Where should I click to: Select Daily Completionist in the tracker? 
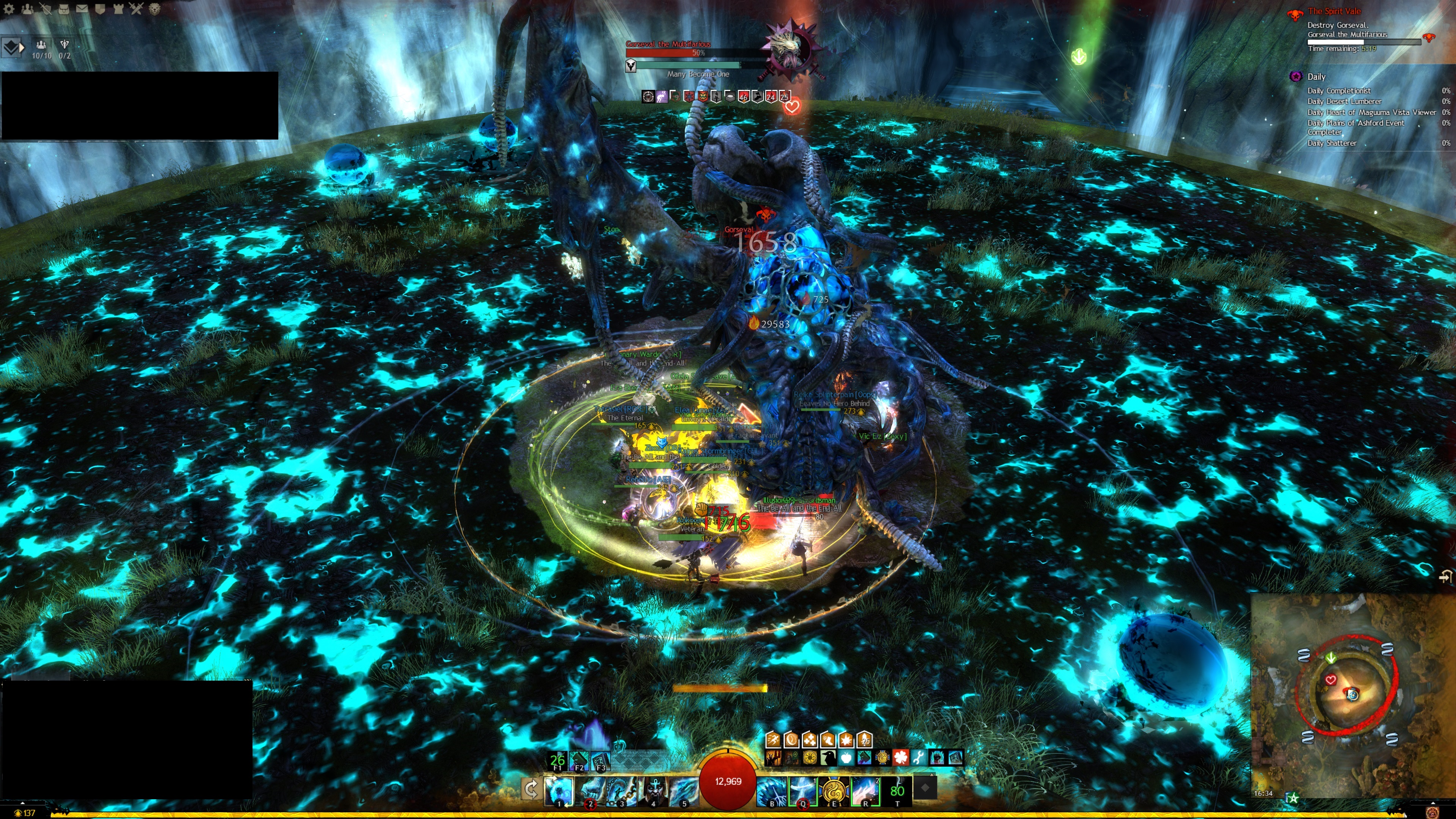pos(1338,91)
